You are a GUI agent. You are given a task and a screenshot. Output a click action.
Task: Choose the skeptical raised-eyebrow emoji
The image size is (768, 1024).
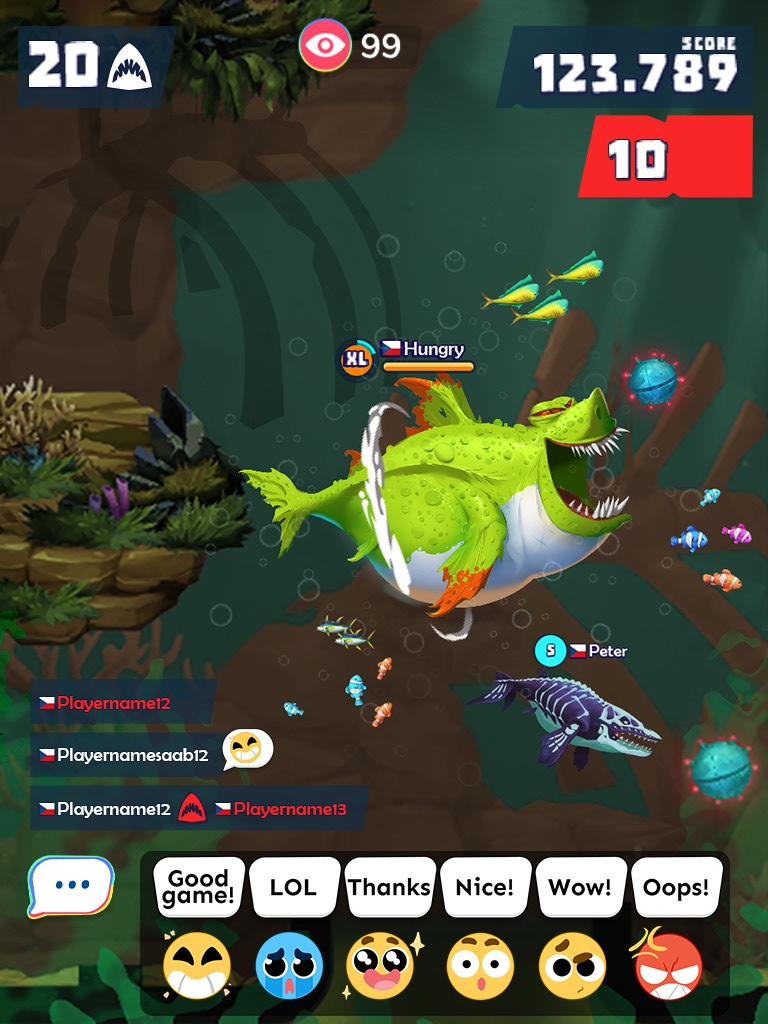[x=572, y=966]
